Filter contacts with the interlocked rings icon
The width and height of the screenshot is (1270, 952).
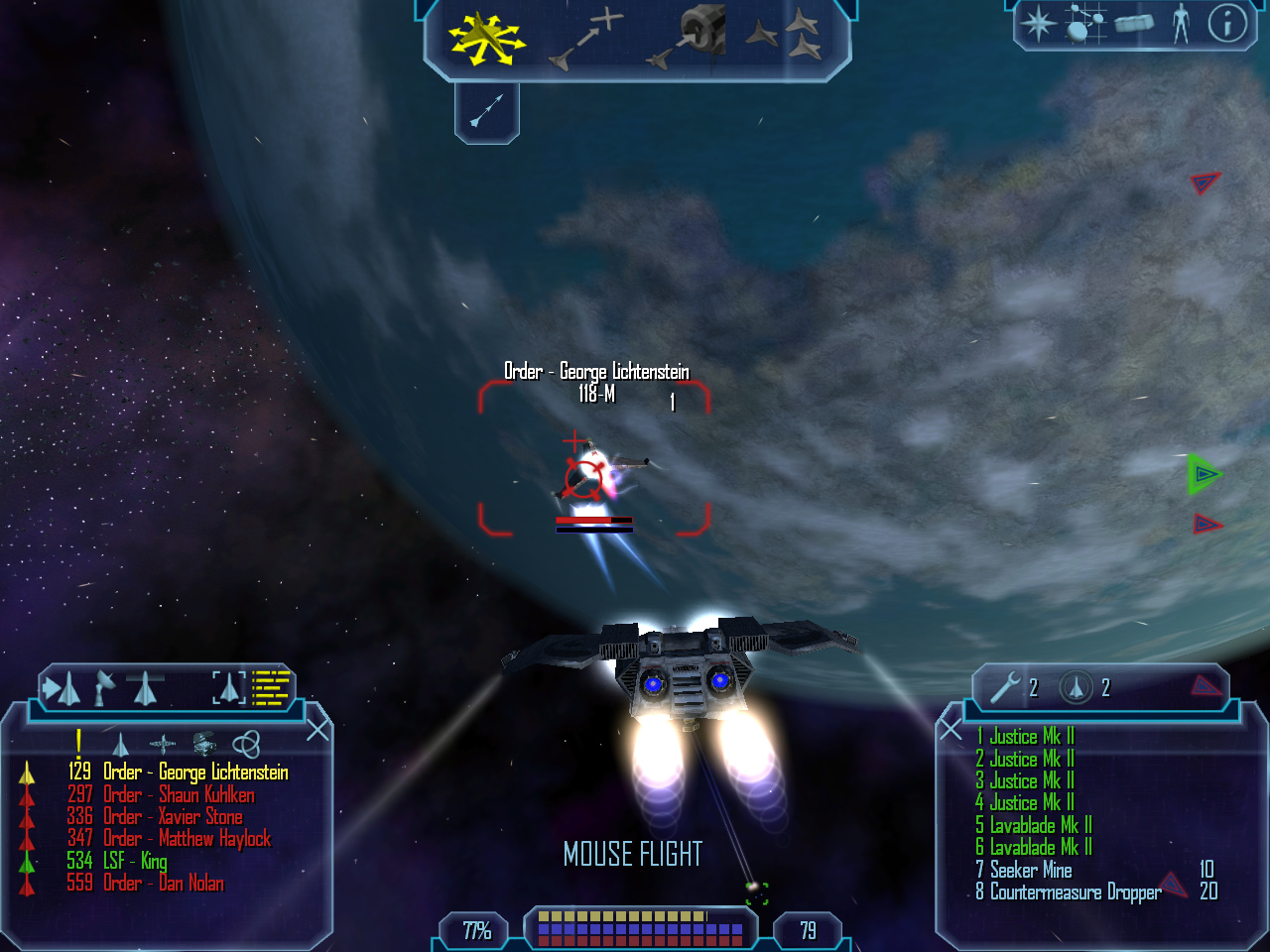click(x=246, y=743)
